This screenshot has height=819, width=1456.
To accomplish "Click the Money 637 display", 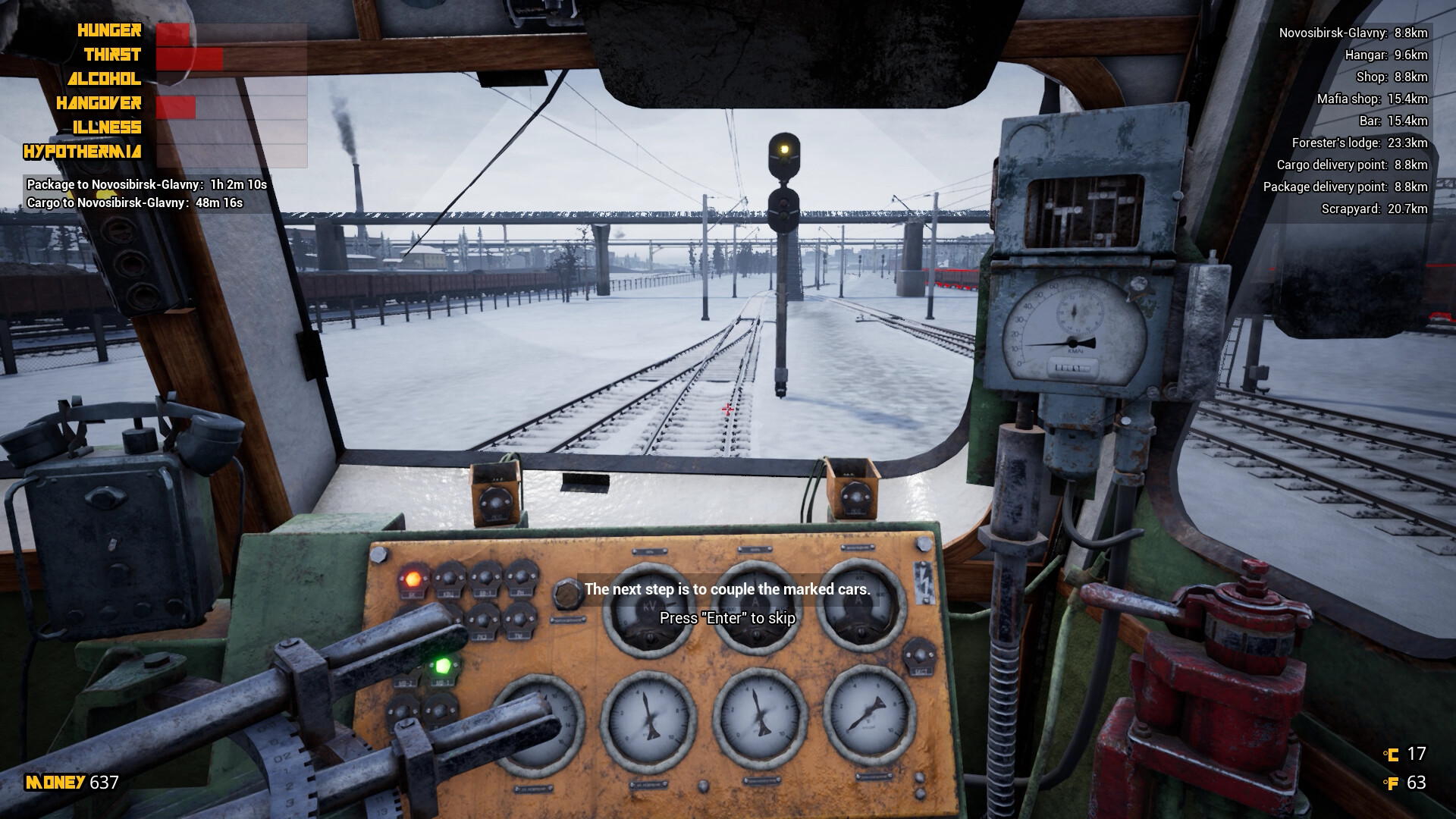I will (68, 781).
